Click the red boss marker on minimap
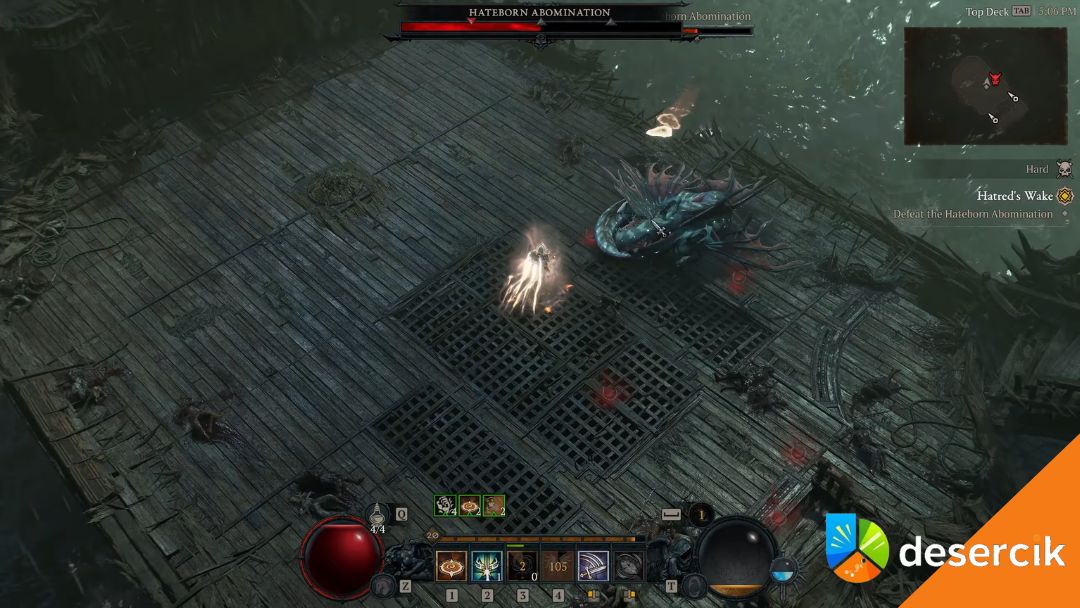This screenshot has height=608, width=1080. pyautogui.click(x=995, y=78)
